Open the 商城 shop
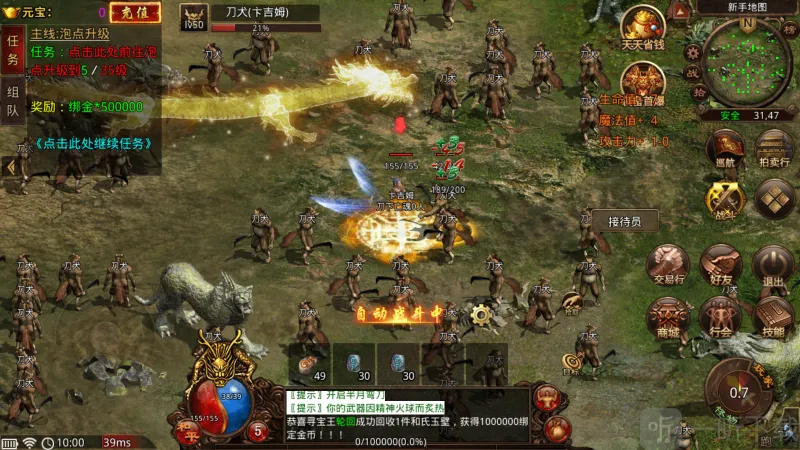Image resolution: width=800 pixels, height=450 pixels. coord(667,317)
